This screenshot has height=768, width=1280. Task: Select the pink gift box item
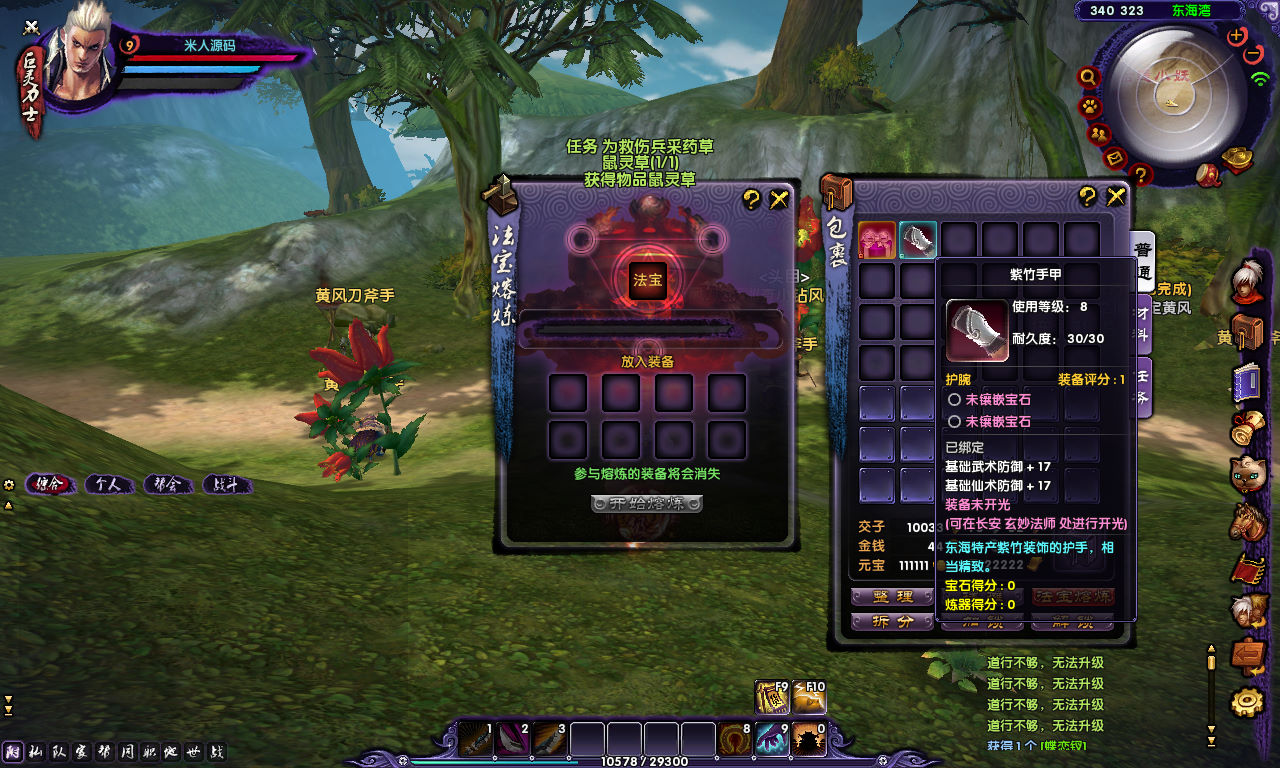(877, 240)
